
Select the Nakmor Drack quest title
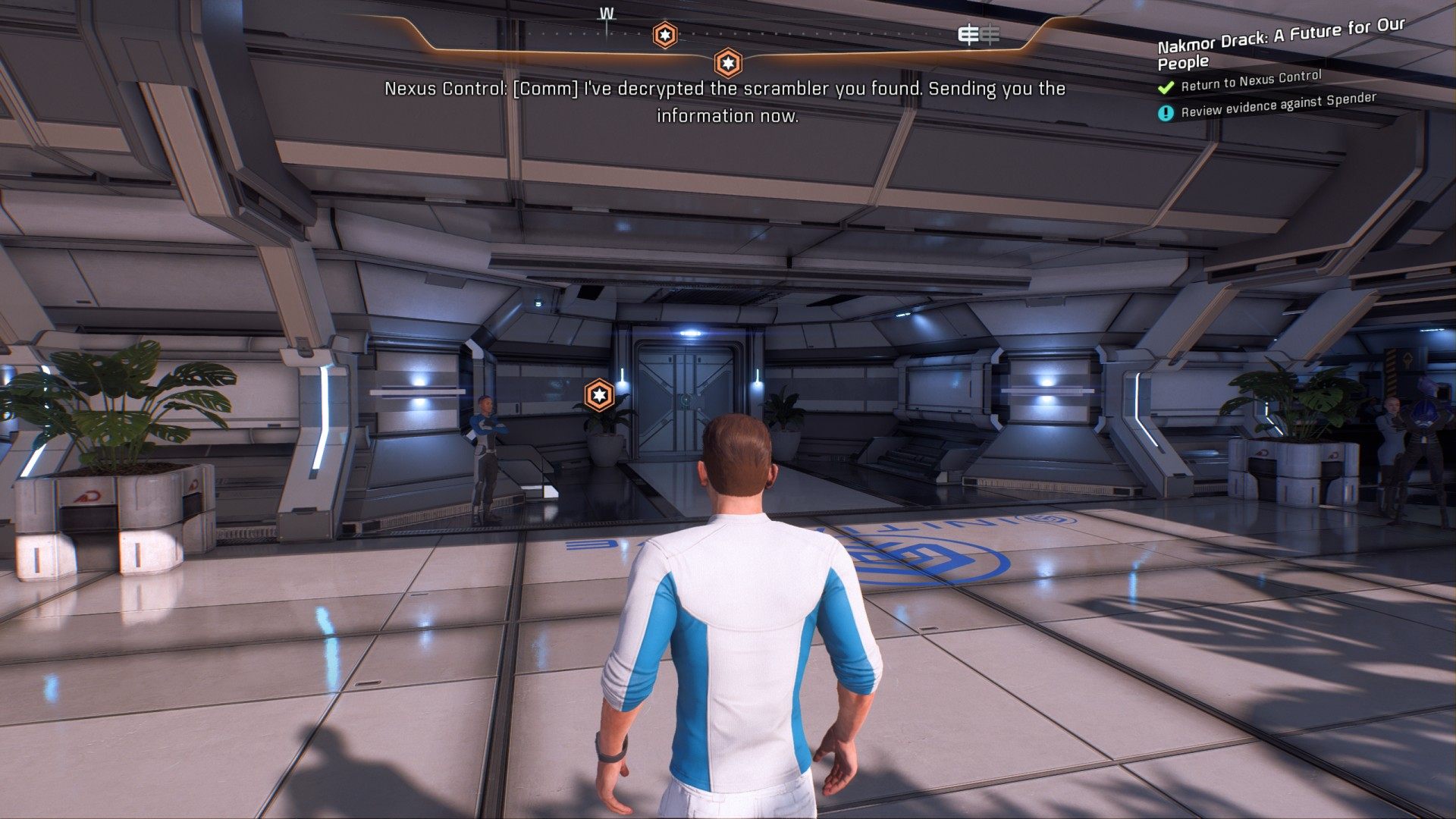pyautogui.click(x=1280, y=44)
